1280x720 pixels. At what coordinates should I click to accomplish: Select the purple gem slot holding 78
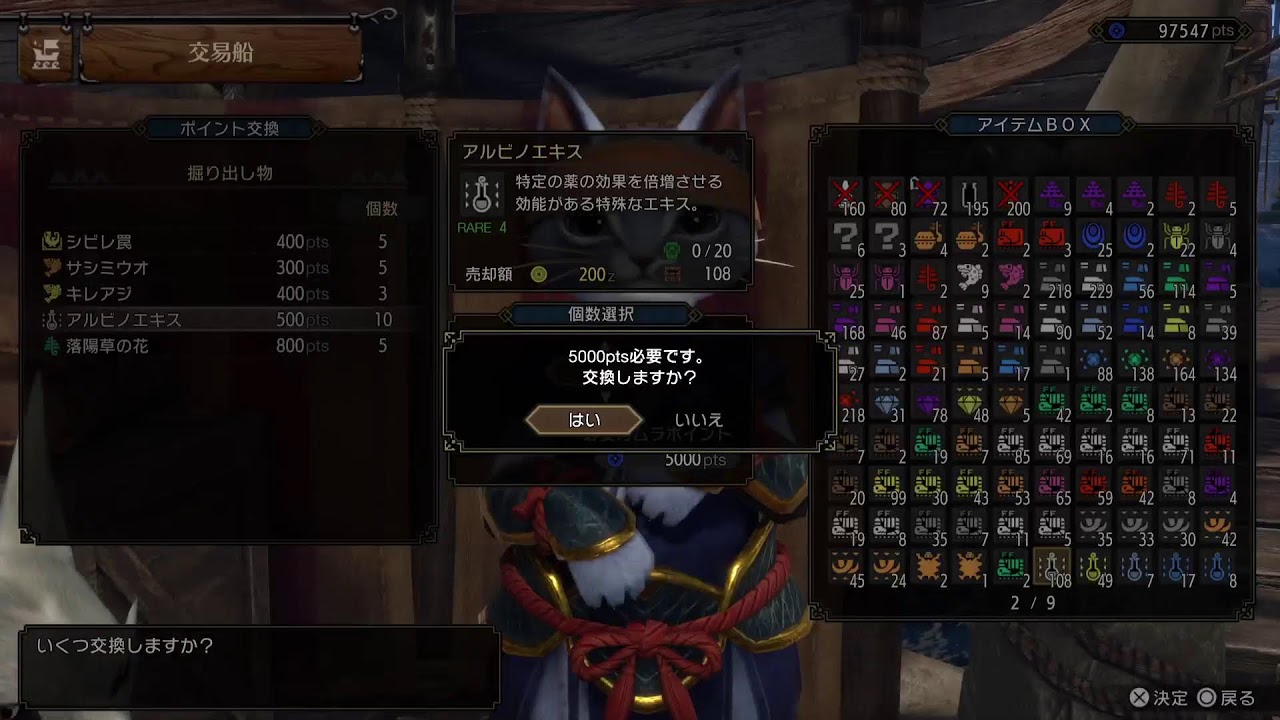[x=930, y=402]
